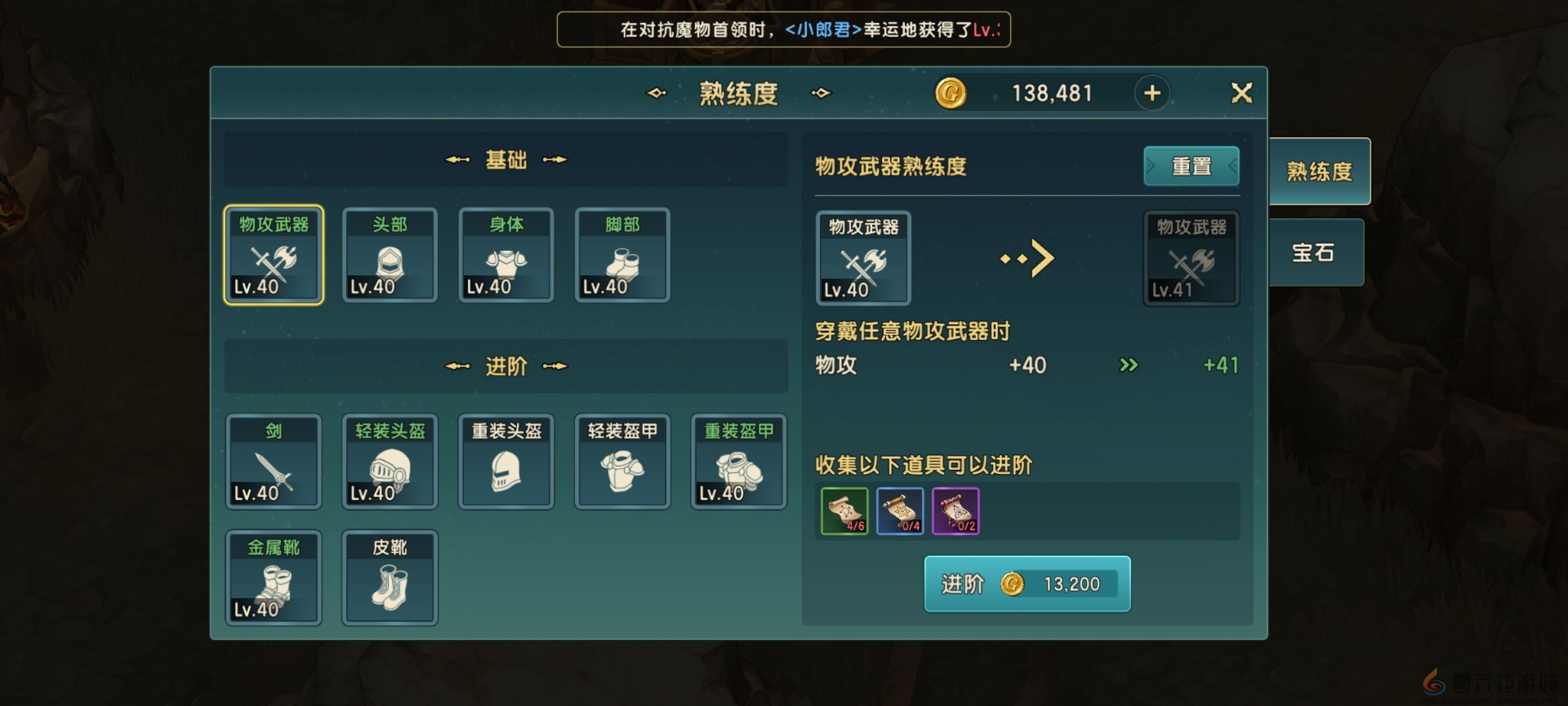The width and height of the screenshot is (1568, 706).
Task: Click the plus to add gold currency
Action: (1152, 92)
